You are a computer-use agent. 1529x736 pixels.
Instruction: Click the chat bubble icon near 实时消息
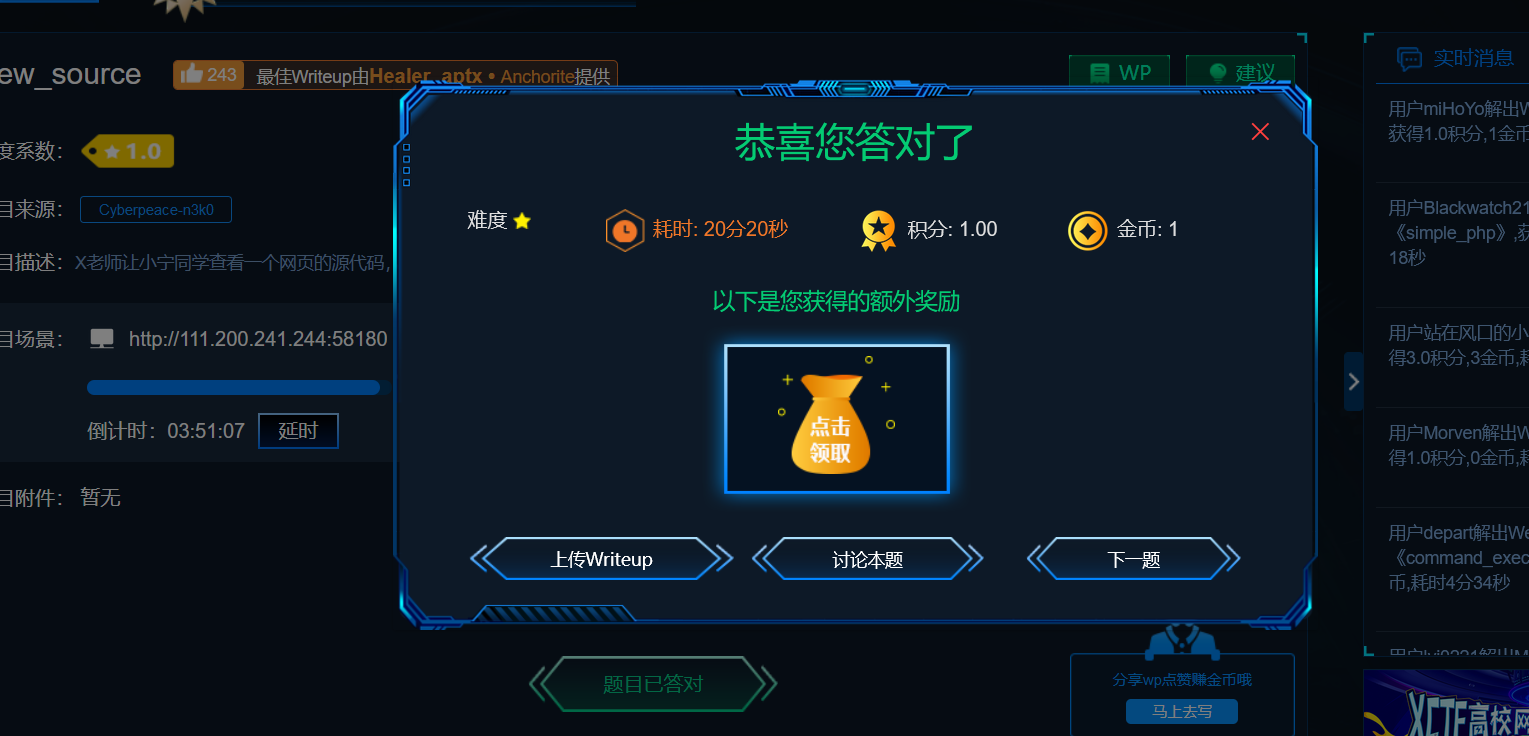click(1410, 57)
